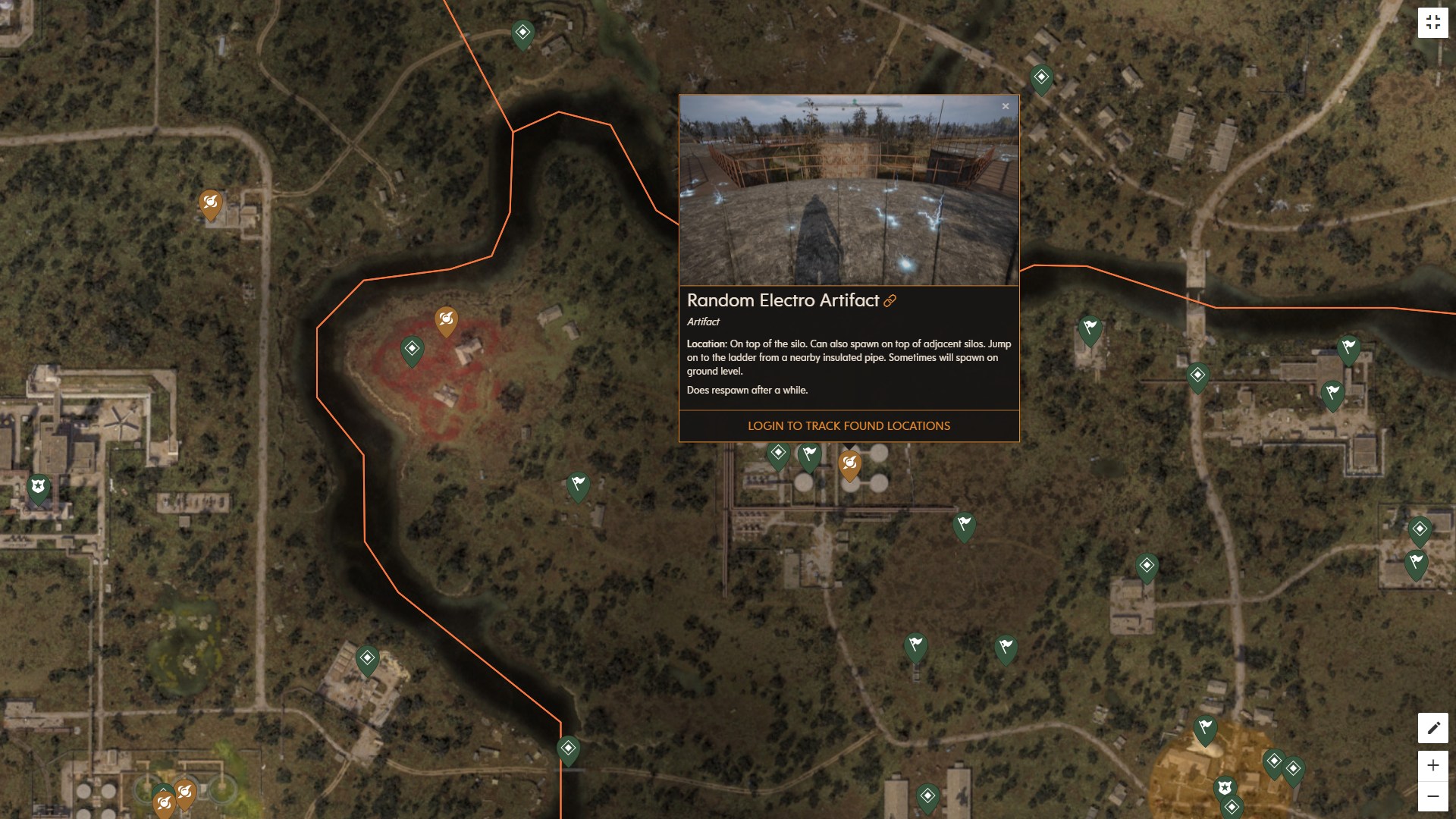Image resolution: width=1456 pixels, height=819 pixels.
Task: Select one of the overlapping artifact markers at bottom-left
Action: click(x=184, y=791)
